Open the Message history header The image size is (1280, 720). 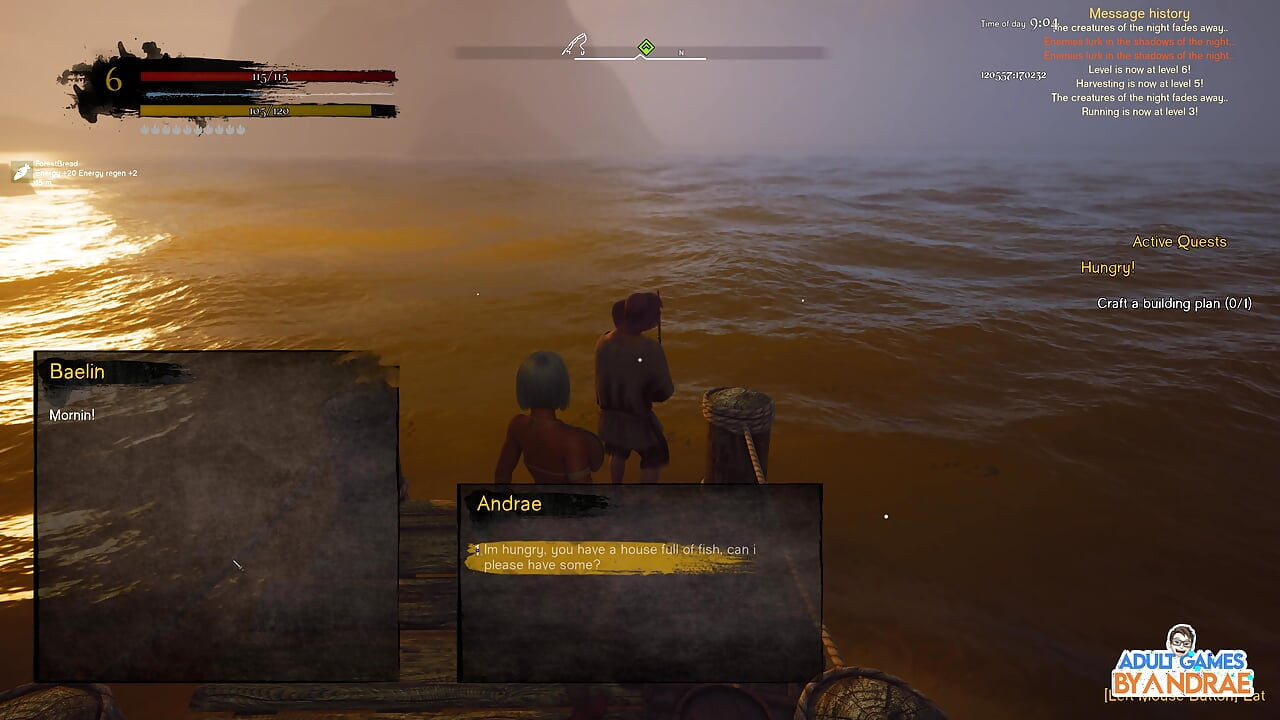(1138, 13)
